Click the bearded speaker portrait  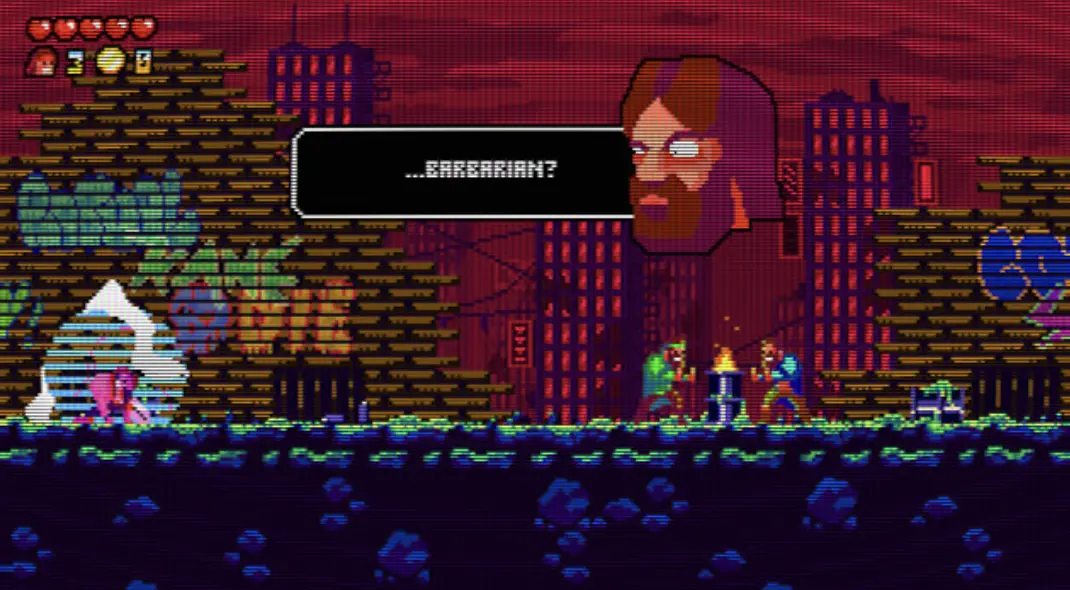click(696, 152)
